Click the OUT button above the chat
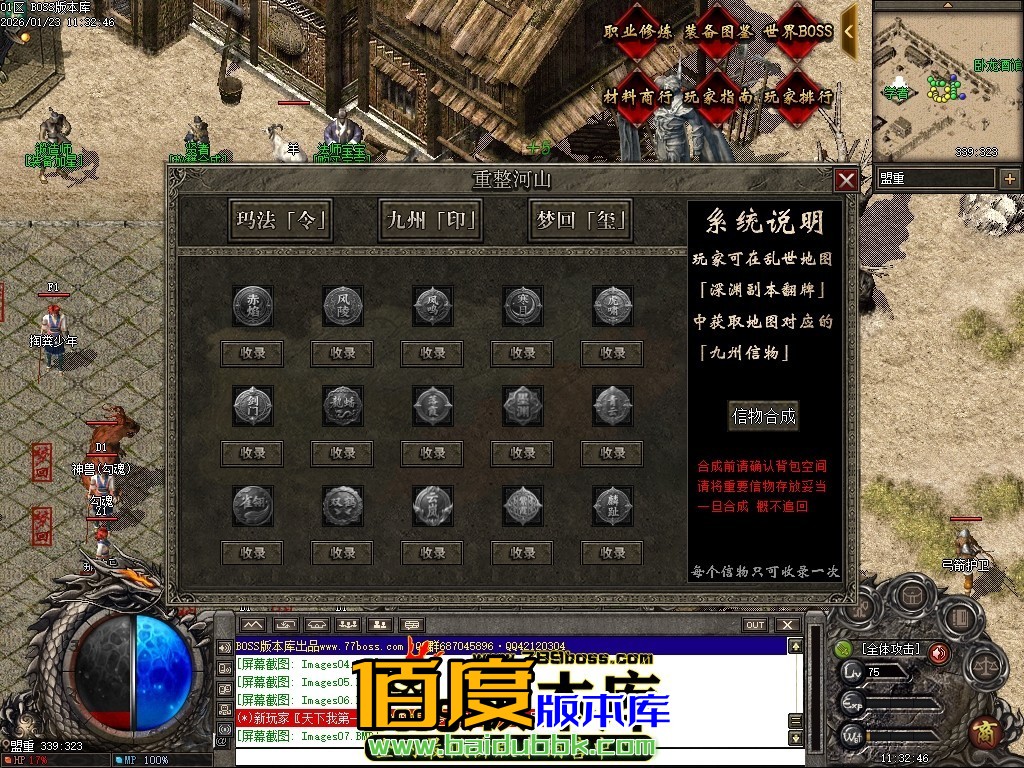Viewport: 1024px width, 768px height. coord(755,625)
